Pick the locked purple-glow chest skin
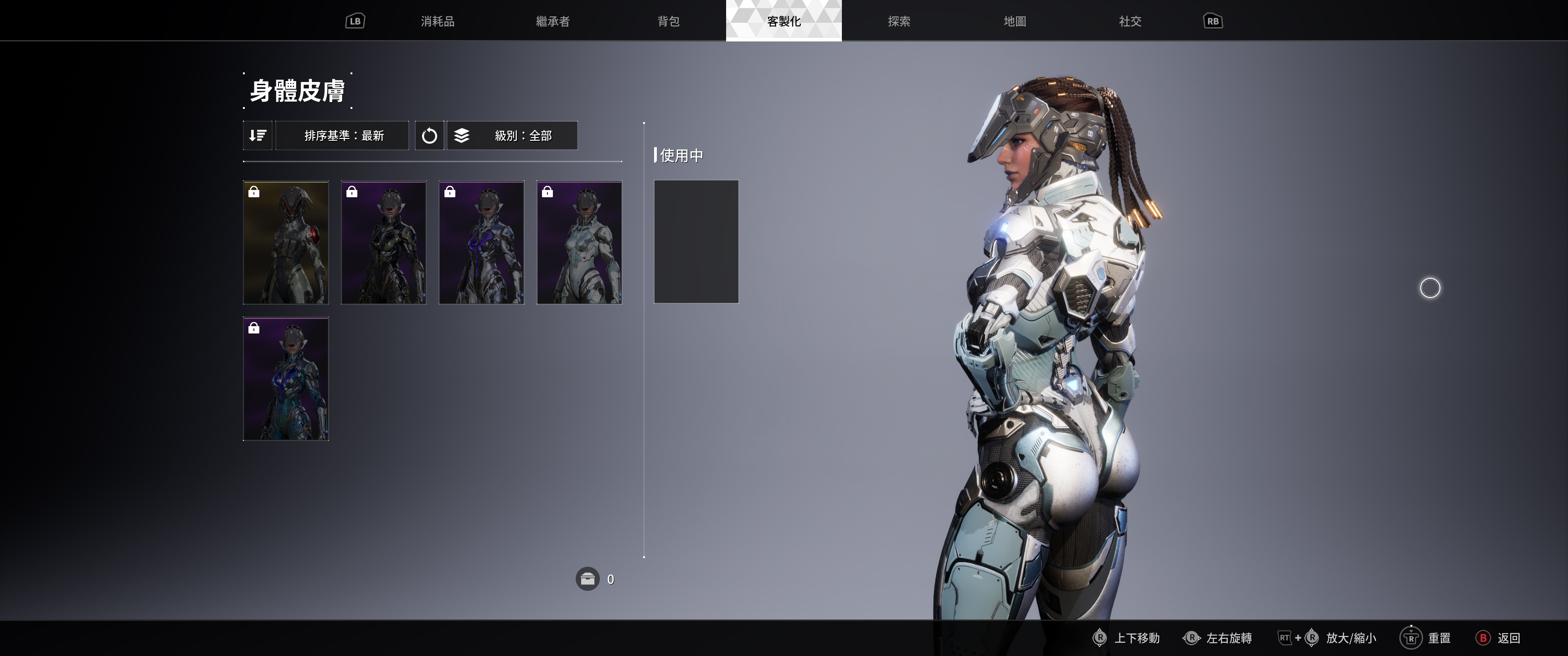The height and width of the screenshot is (656, 1568). pos(481,242)
